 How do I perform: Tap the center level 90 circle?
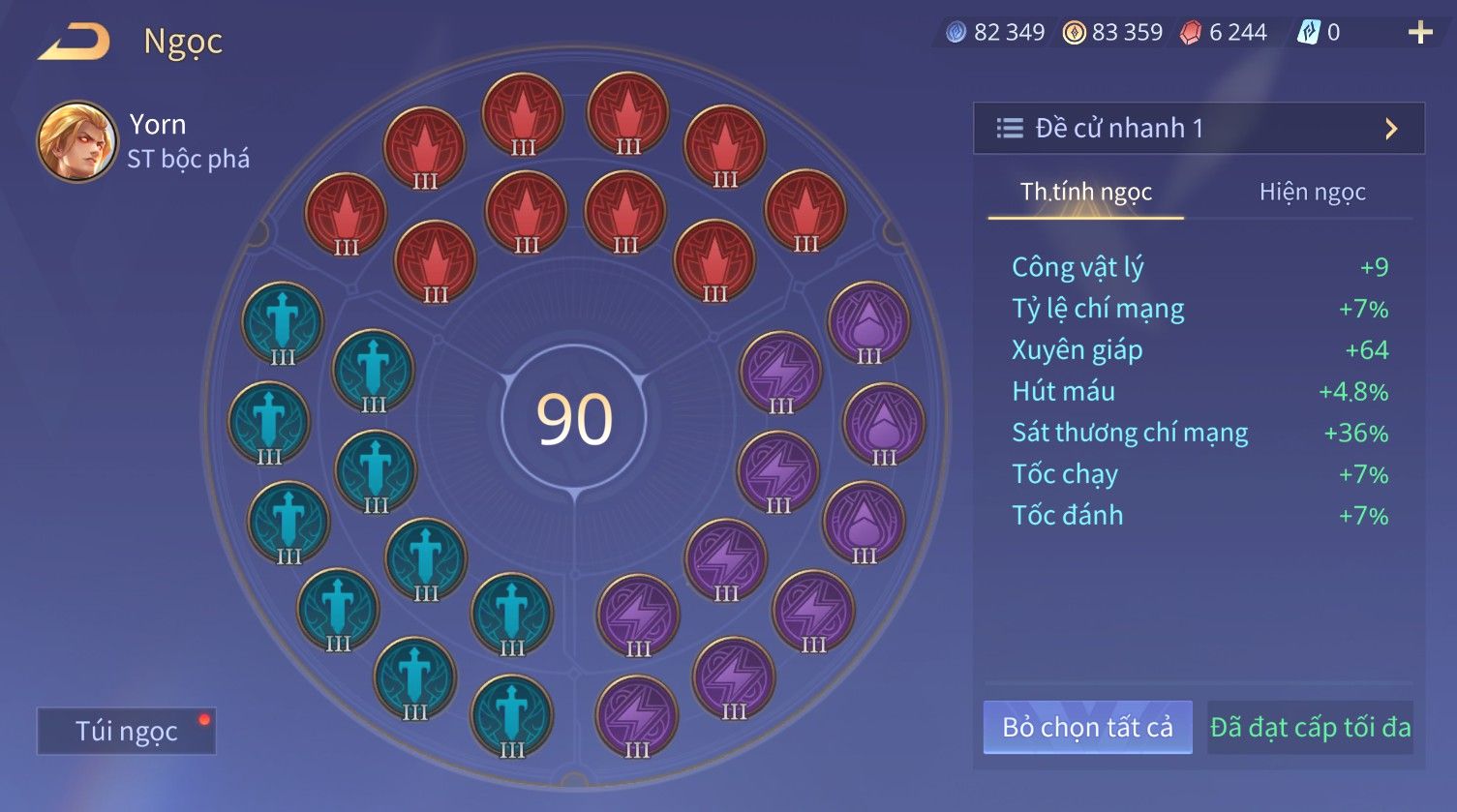pyautogui.click(x=574, y=419)
